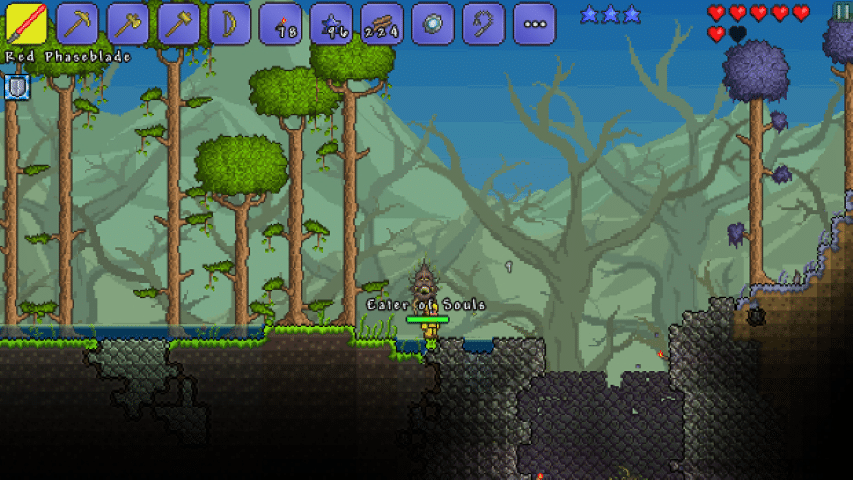Pick the torch stack of 18
Image resolution: width=853 pixels, height=480 pixels.
coord(281,24)
